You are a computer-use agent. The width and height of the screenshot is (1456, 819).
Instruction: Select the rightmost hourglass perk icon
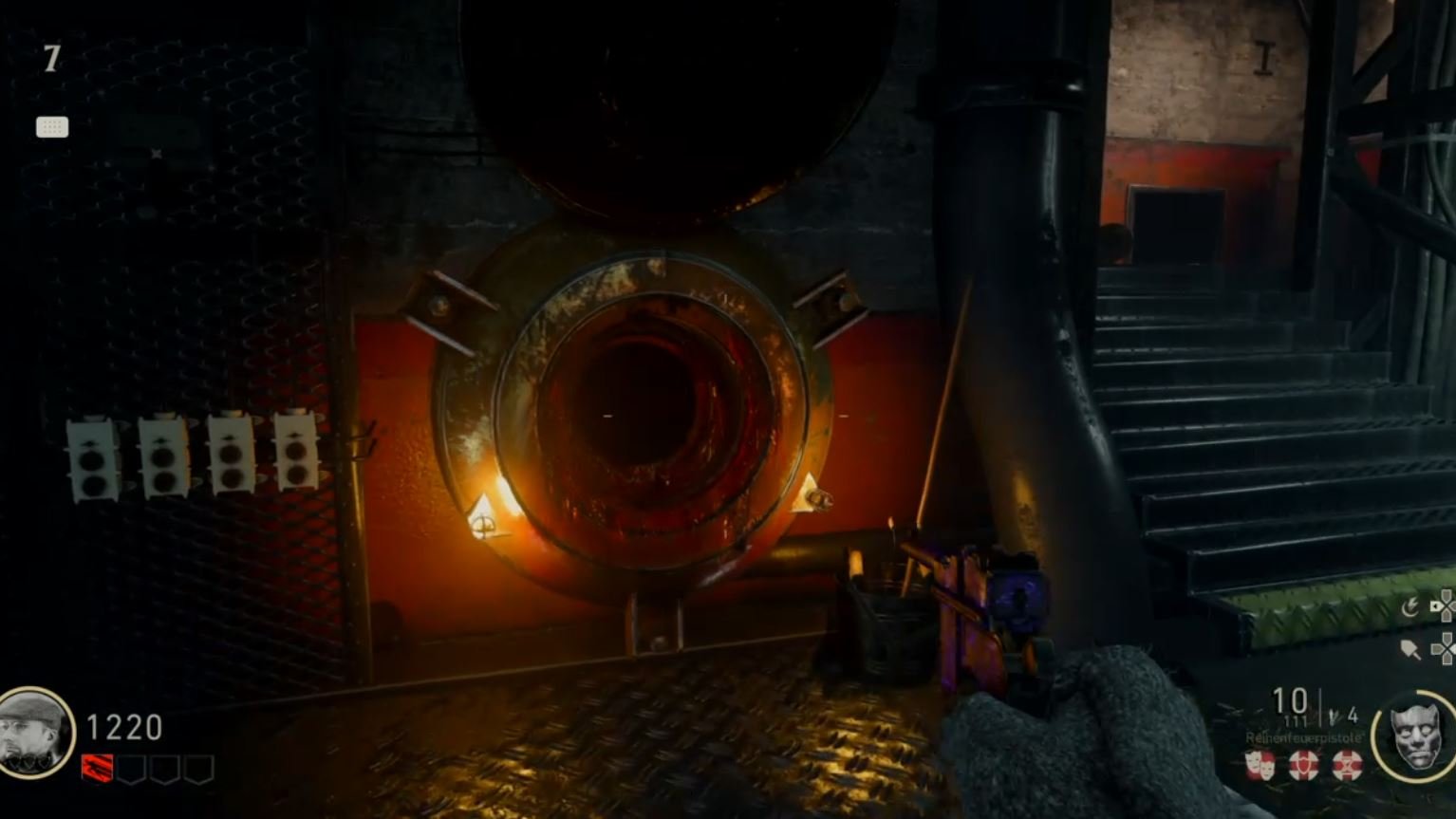pos(1347,763)
